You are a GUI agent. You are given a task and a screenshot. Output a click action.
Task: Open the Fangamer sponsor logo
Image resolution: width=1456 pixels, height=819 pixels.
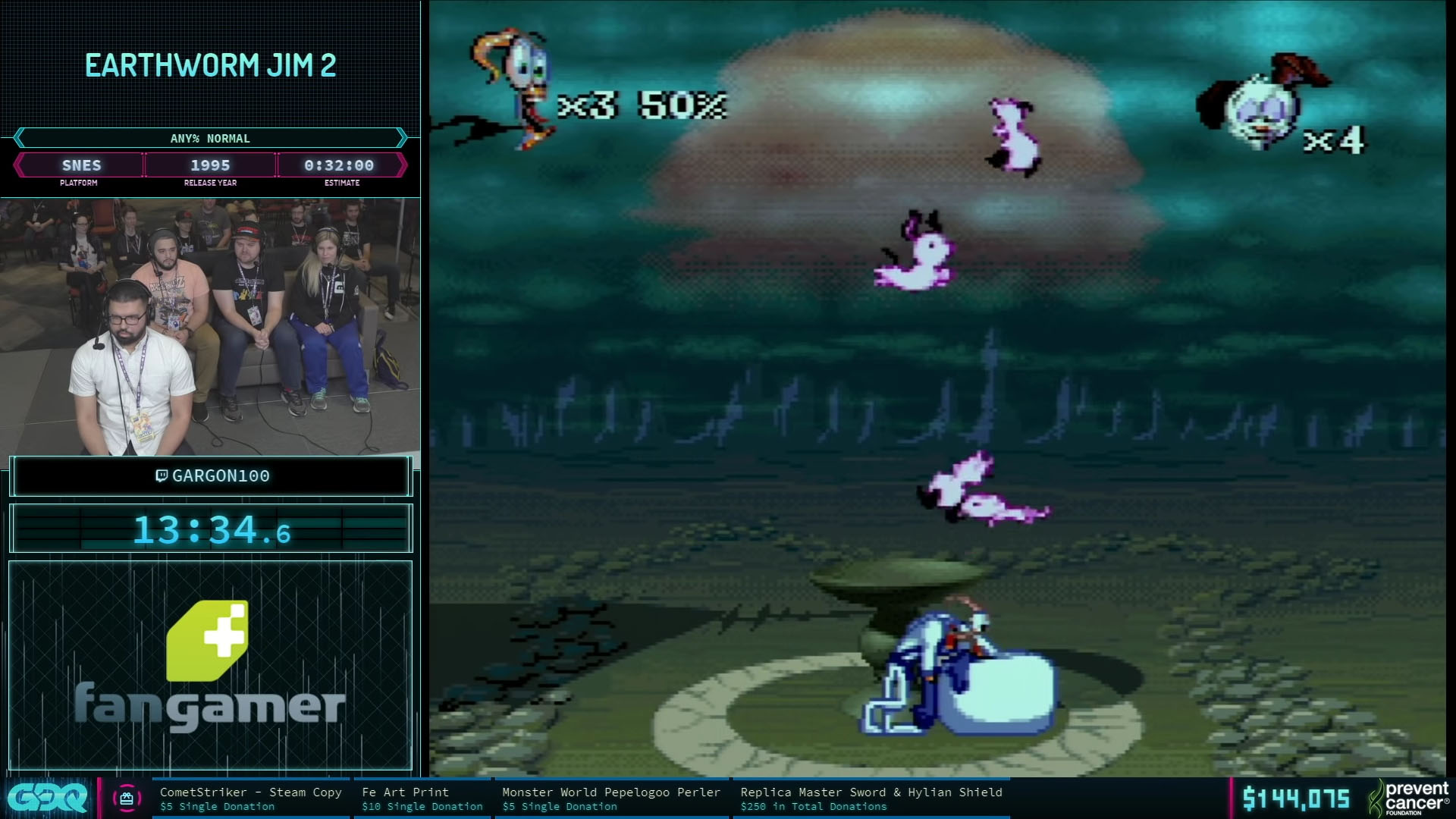[x=210, y=664]
